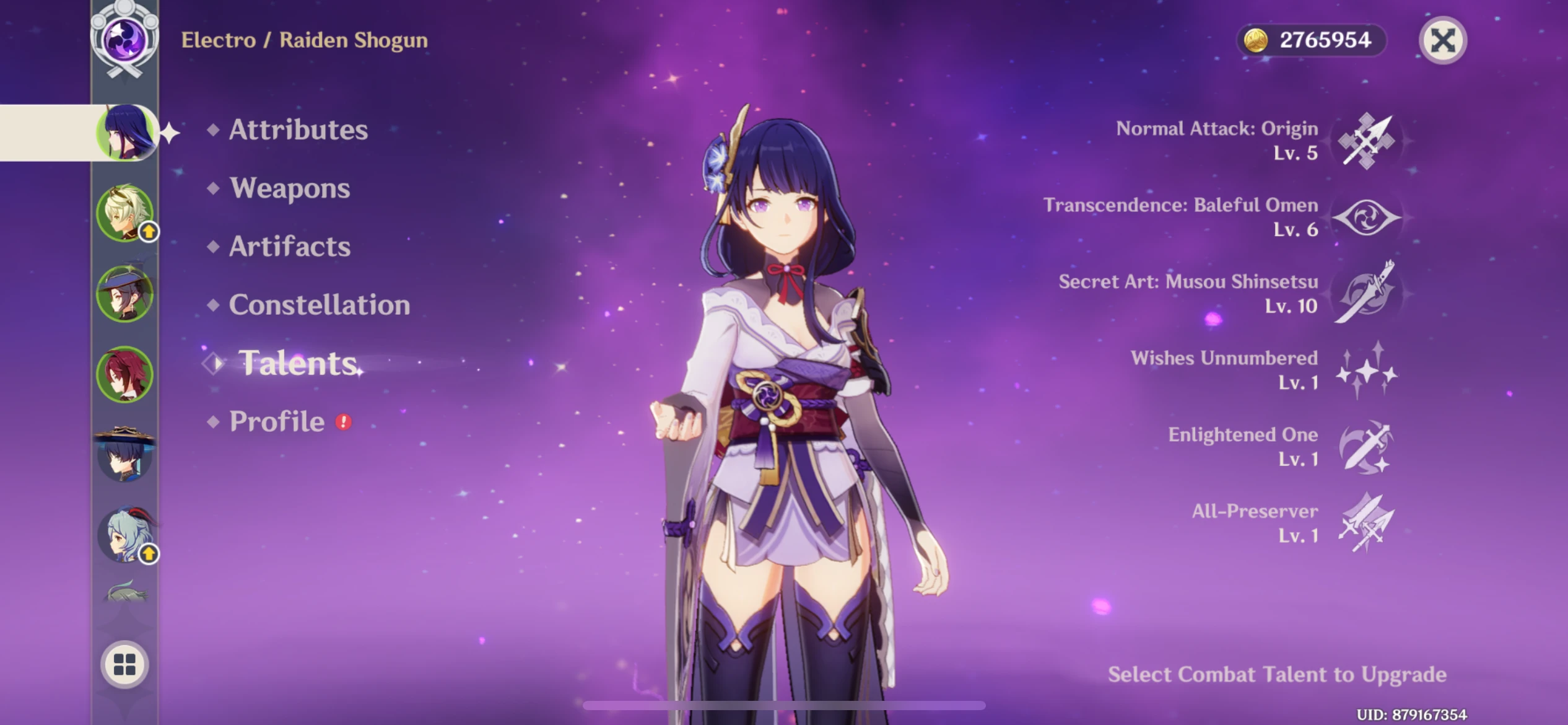Image resolution: width=1568 pixels, height=725 pixels.
Task: Choose the light-blue-haired character portrait
Action: click(x=125, y=535)
